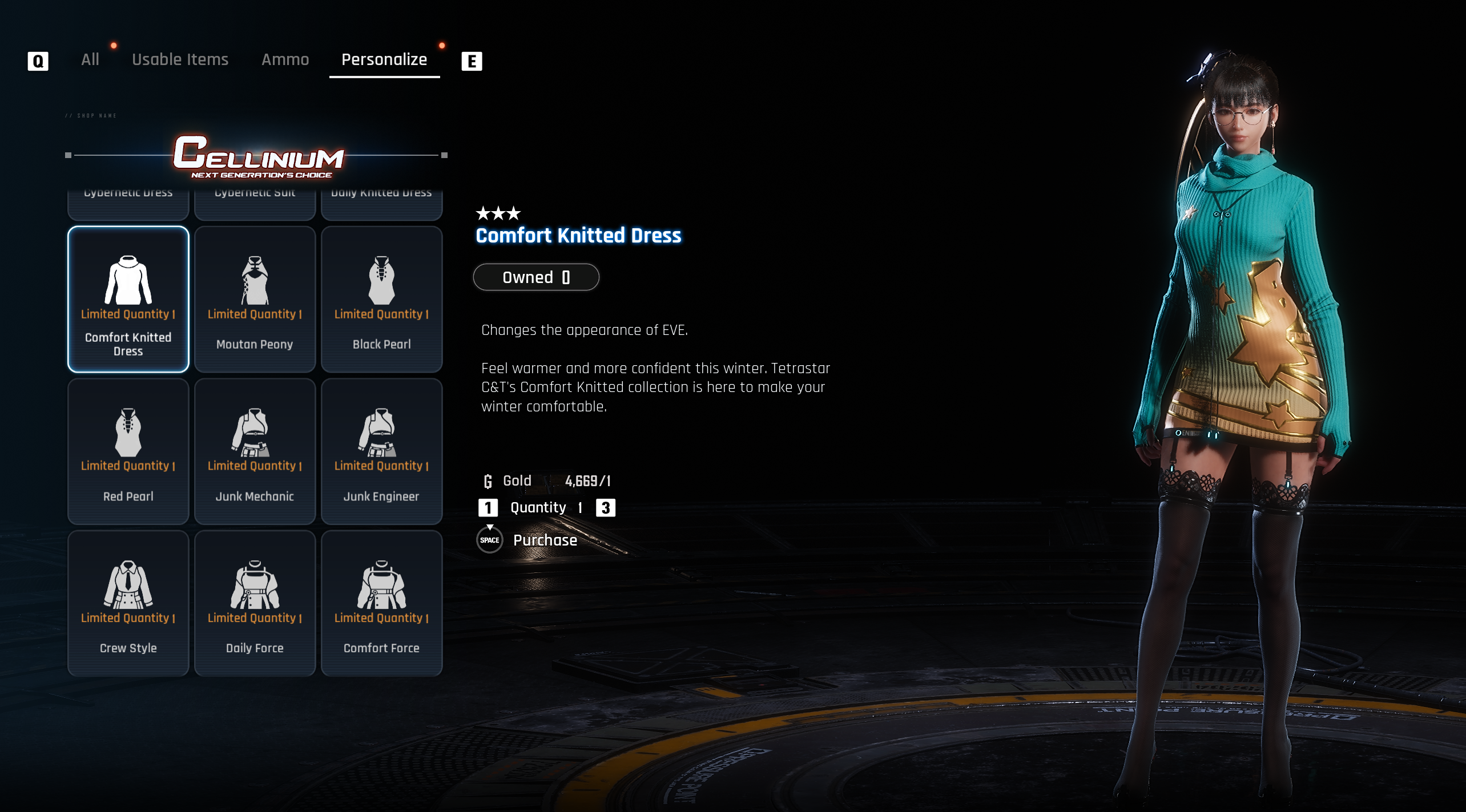Choose the Moutan Peony outfit
1466x812 pixels.
click(x=255, y=300)
